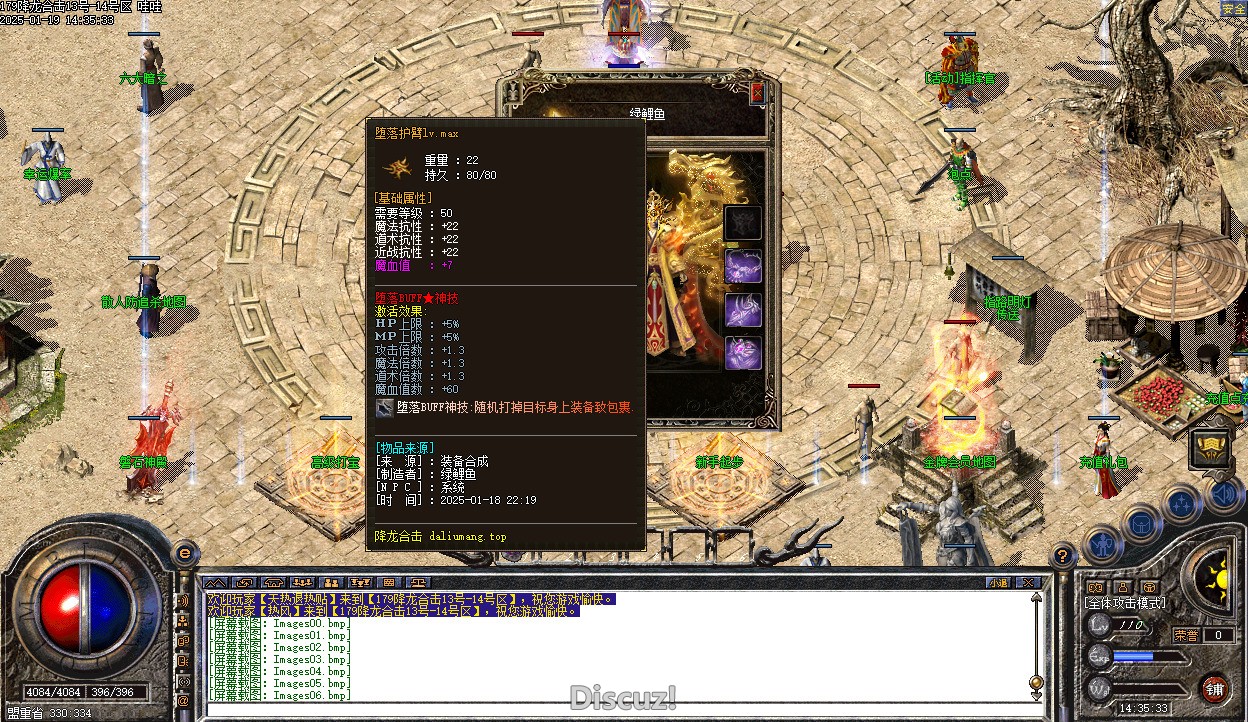Open the skills button with sparkle stars
Viewport: 1248px width, 722px height.
click(1182, 504)
